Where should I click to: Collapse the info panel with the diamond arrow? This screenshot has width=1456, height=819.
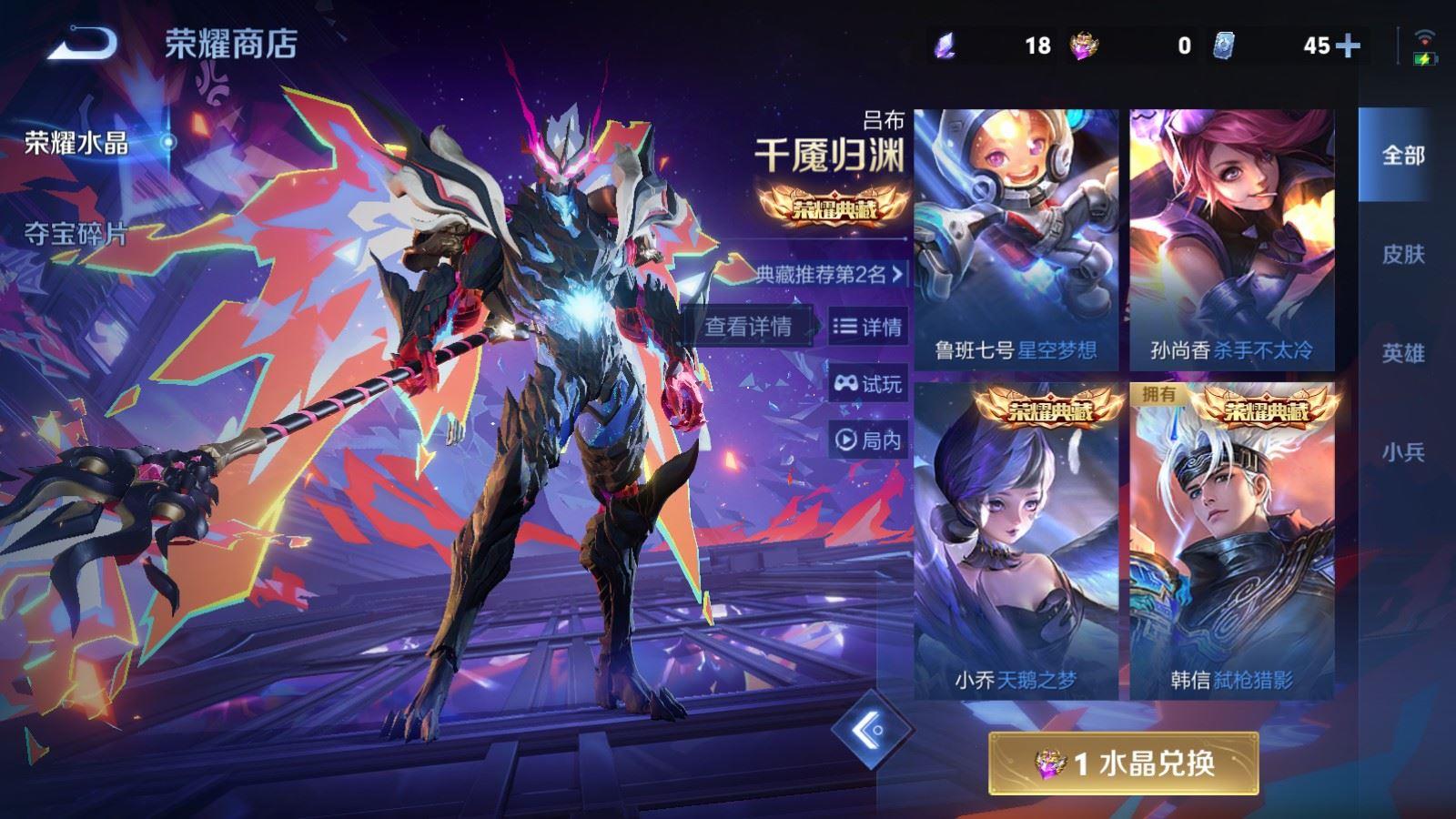pyautogui.click(x=871, y=729)
